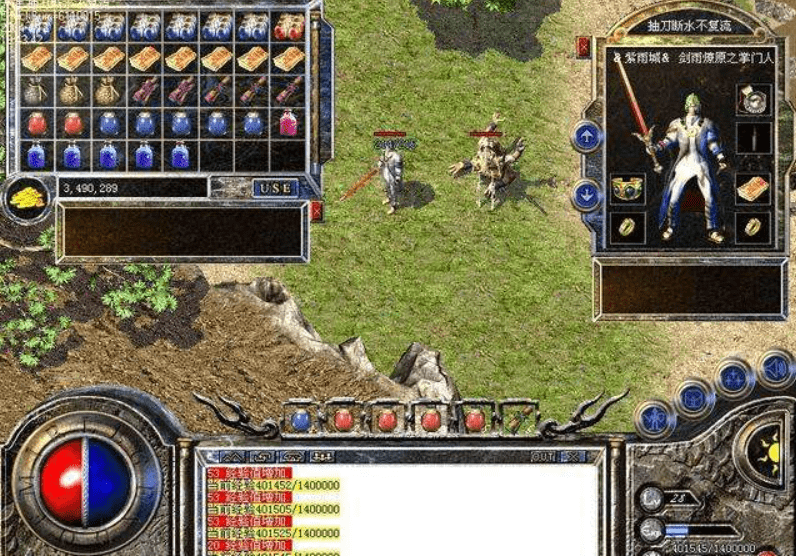This screenshot has width=796, height=557.
Task: Use the blue potion in the quick belt
Action: (x=300, y=419)
